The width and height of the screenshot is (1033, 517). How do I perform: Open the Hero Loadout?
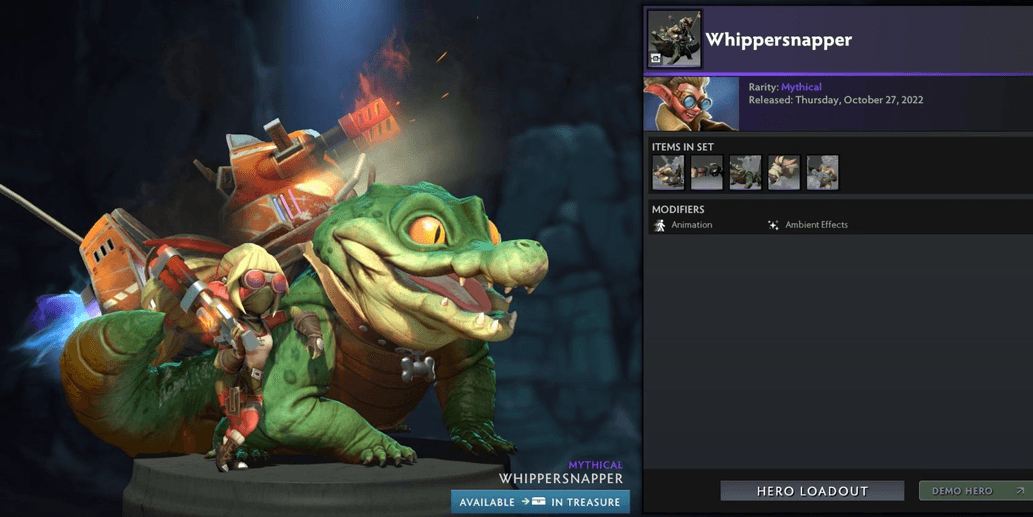tap(811, 491)
